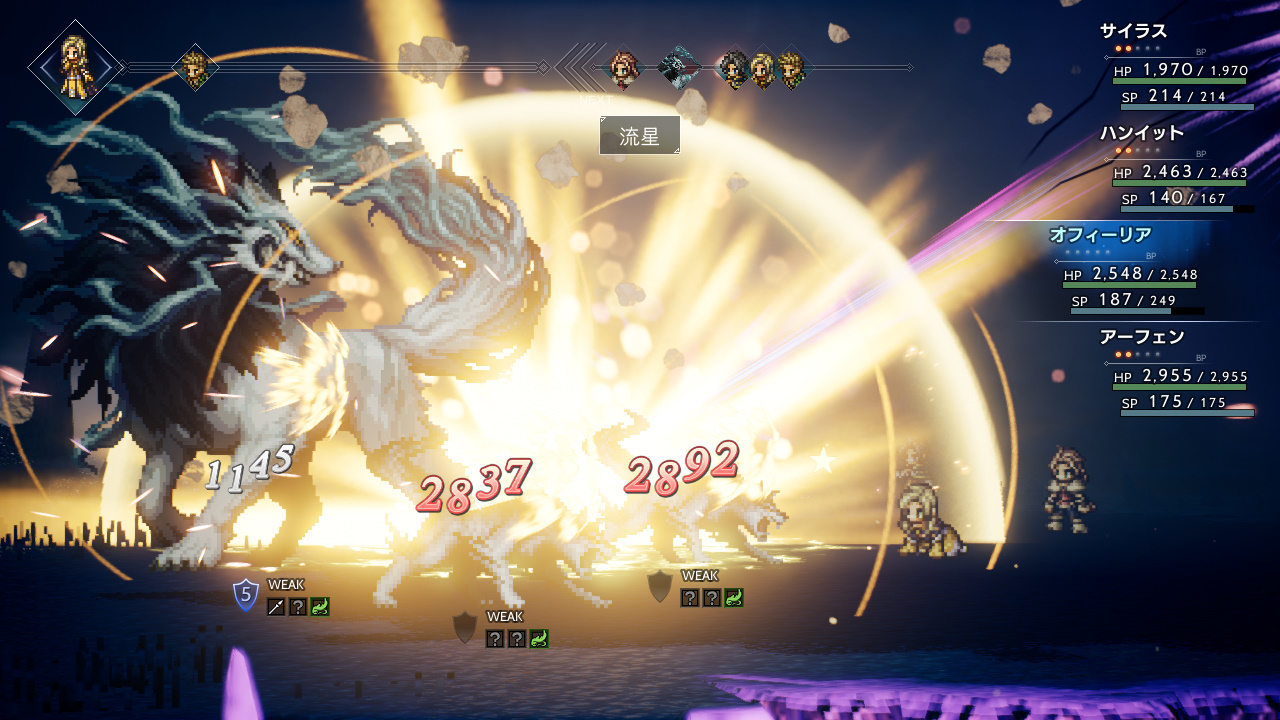Select the dark-haired Cyrus turn order portrait
The height and width of the screenshot is (720, 1280).
pos(733,69)
